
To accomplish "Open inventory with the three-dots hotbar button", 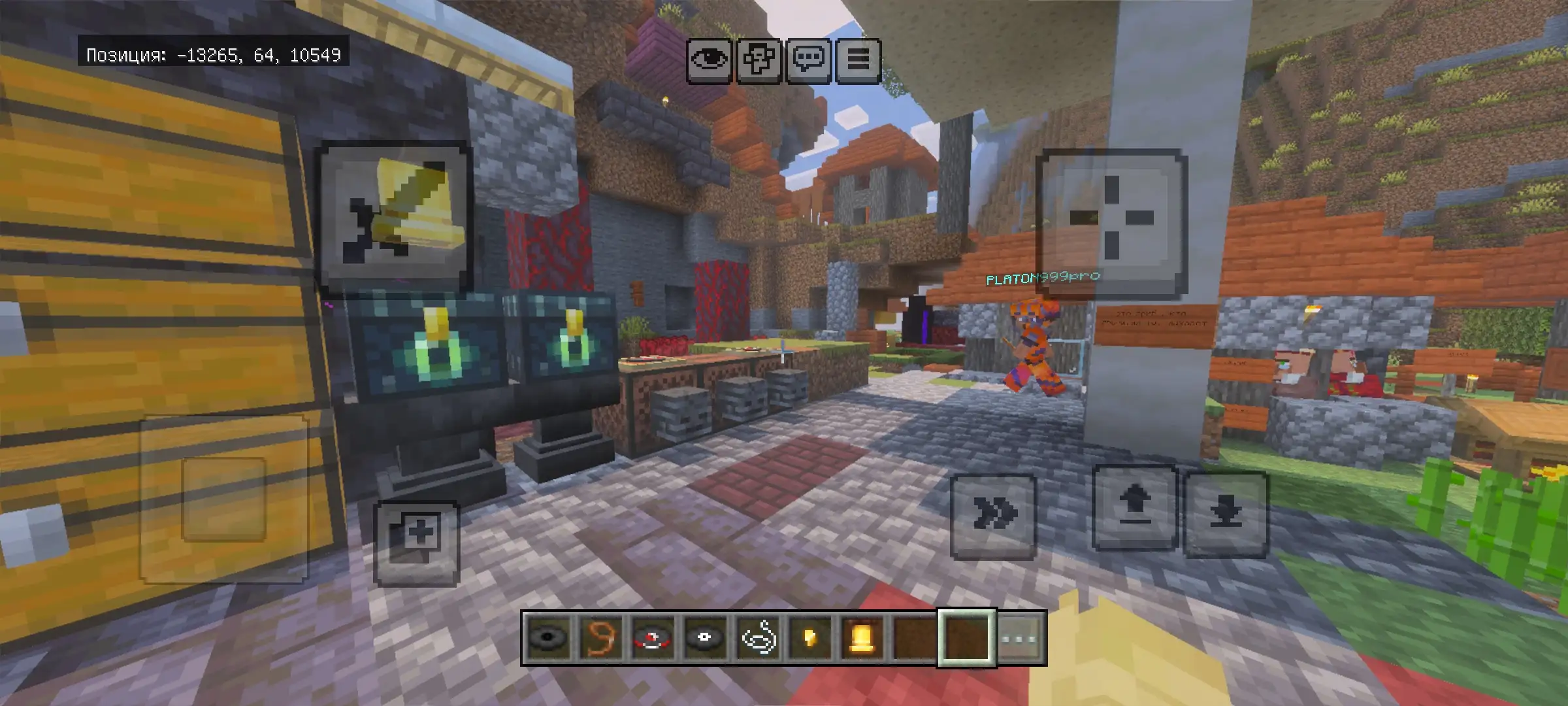I will (1021, 638).
